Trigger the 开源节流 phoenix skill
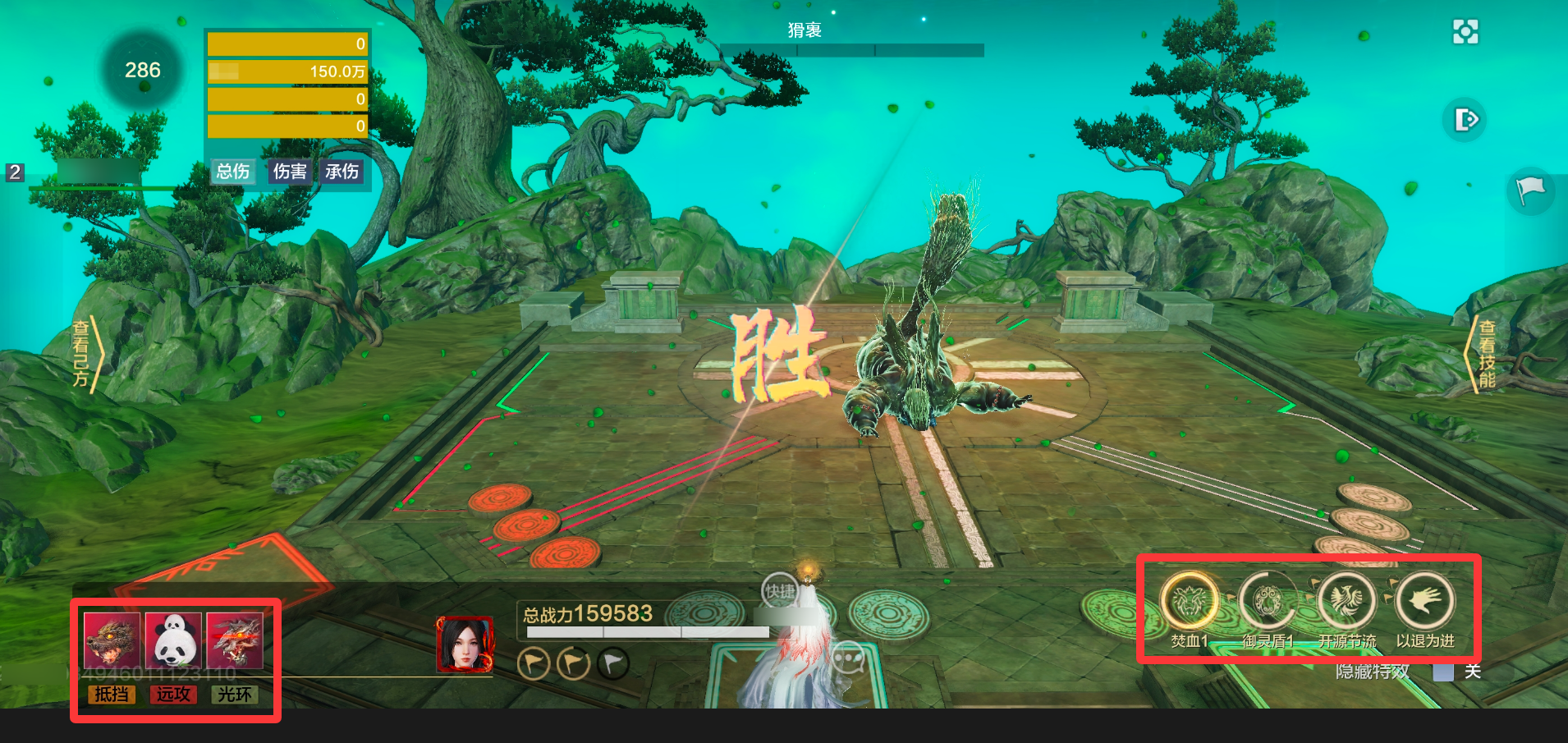Screen dimensions: 1568x743 coord(1346,601)
